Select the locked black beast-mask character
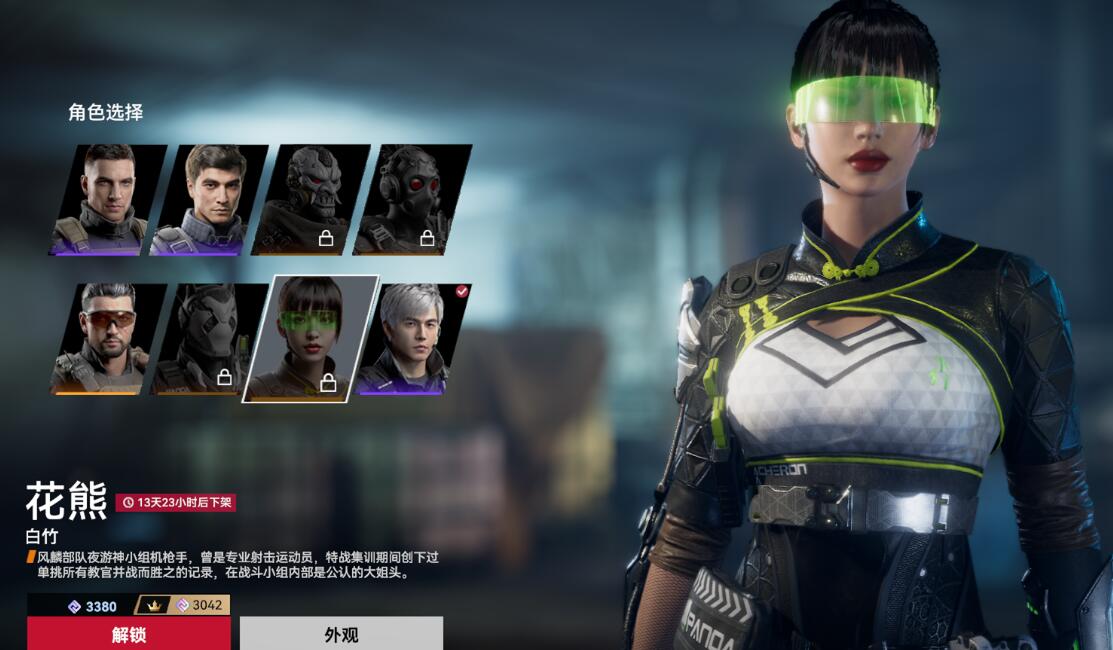Screen dimensions: 1113x650 pyautogui.click(x=209, y=338)
